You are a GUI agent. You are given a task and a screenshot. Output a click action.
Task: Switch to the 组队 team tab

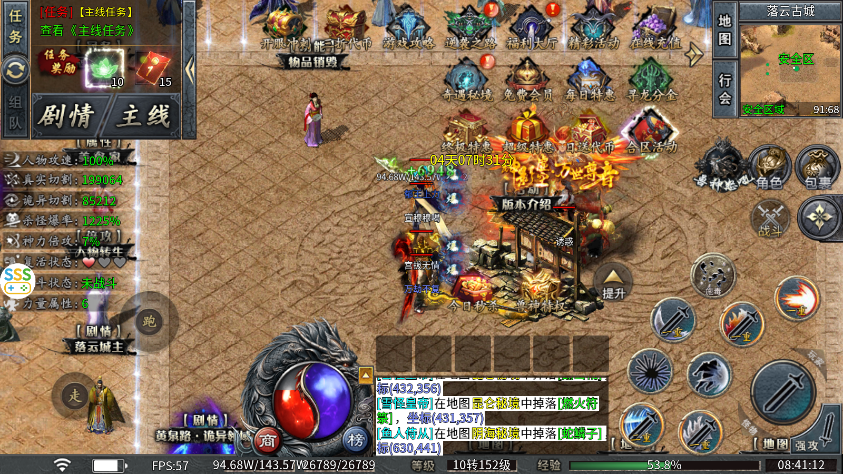(15, 113)
